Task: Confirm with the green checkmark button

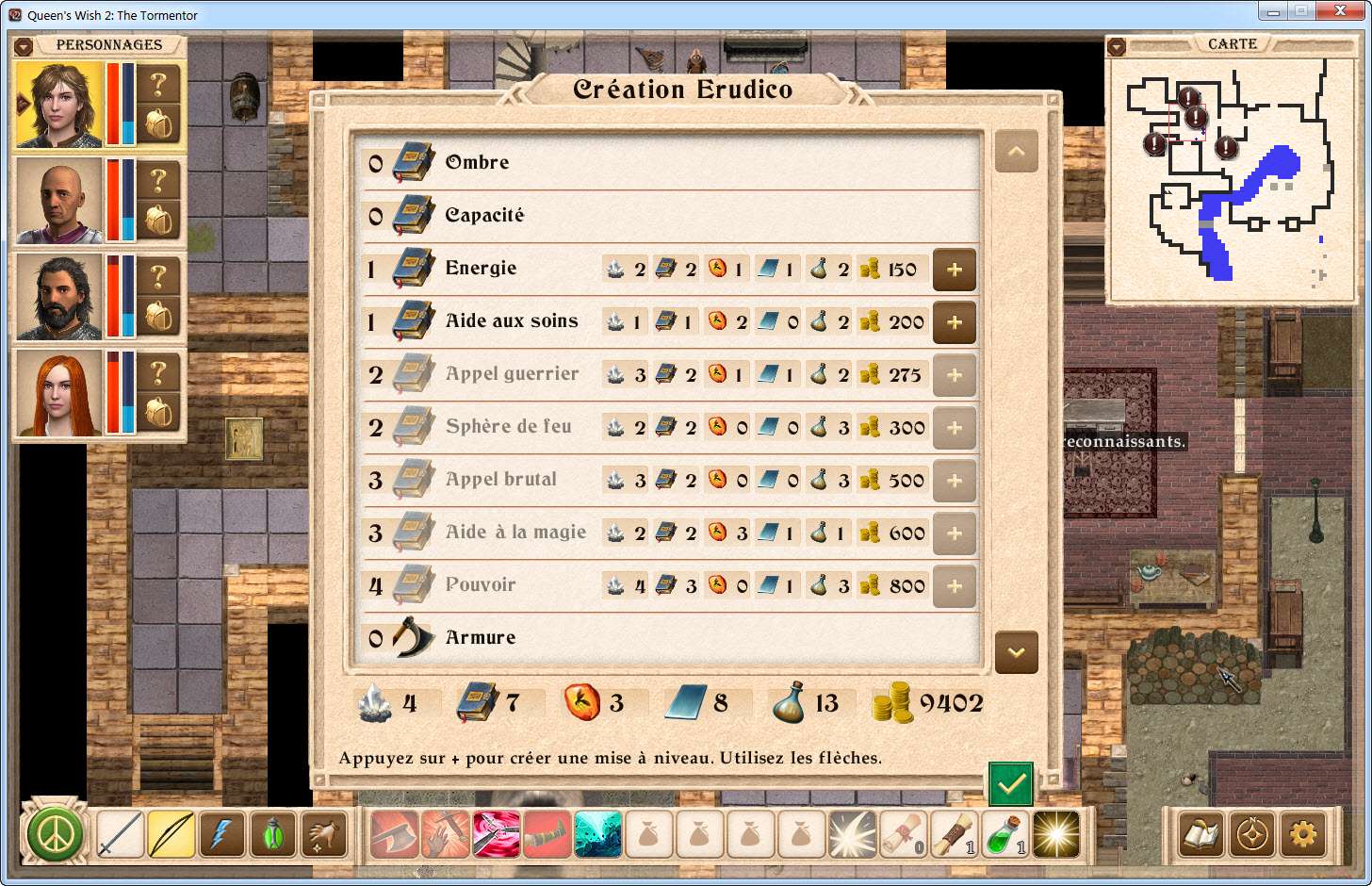Action: coord(1010,783)
